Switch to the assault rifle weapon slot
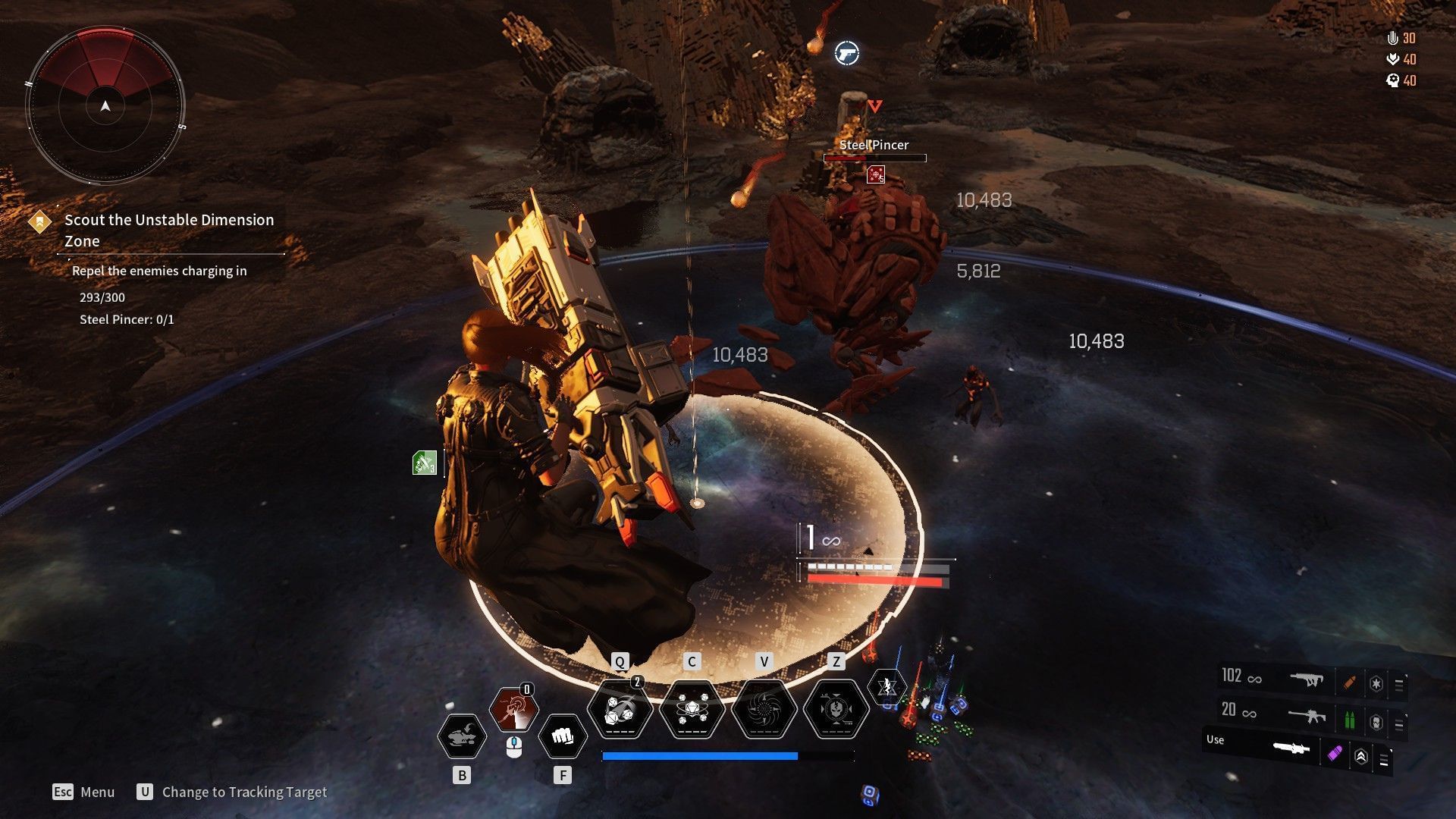The width and height of the screenshot is (1456, 819). [1306, 715]
